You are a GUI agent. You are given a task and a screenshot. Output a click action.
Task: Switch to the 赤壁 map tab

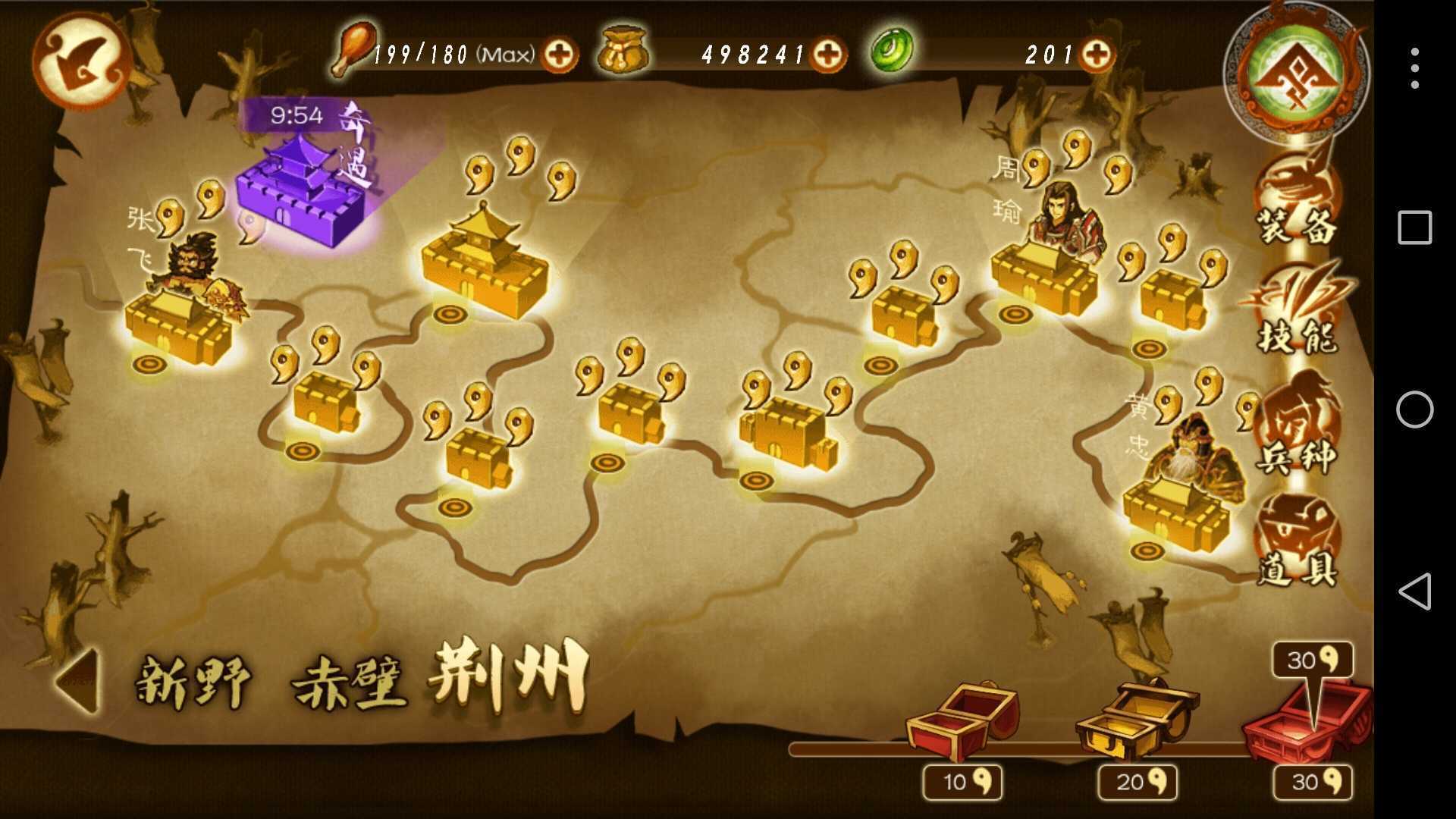[353, 682]
